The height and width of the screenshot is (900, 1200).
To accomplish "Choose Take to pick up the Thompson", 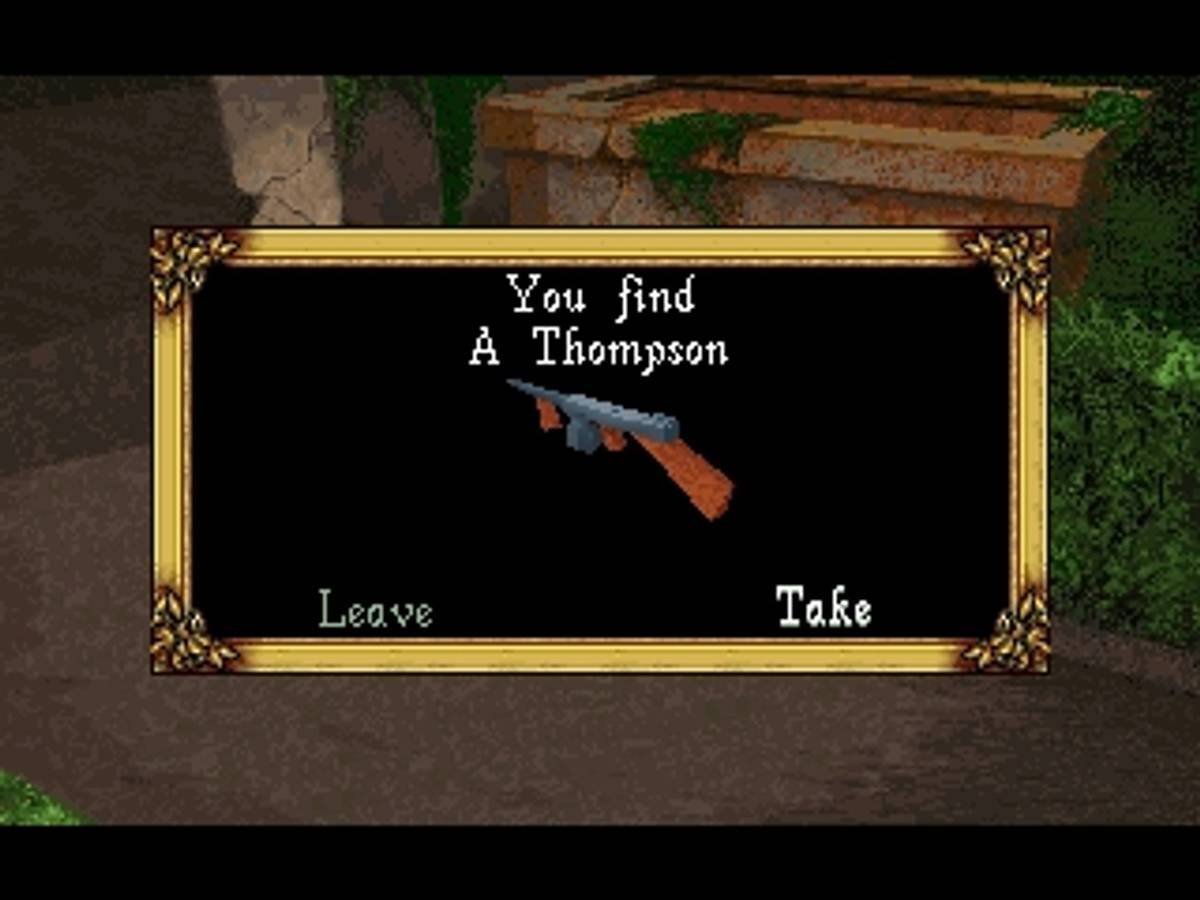I will point(823,607).
